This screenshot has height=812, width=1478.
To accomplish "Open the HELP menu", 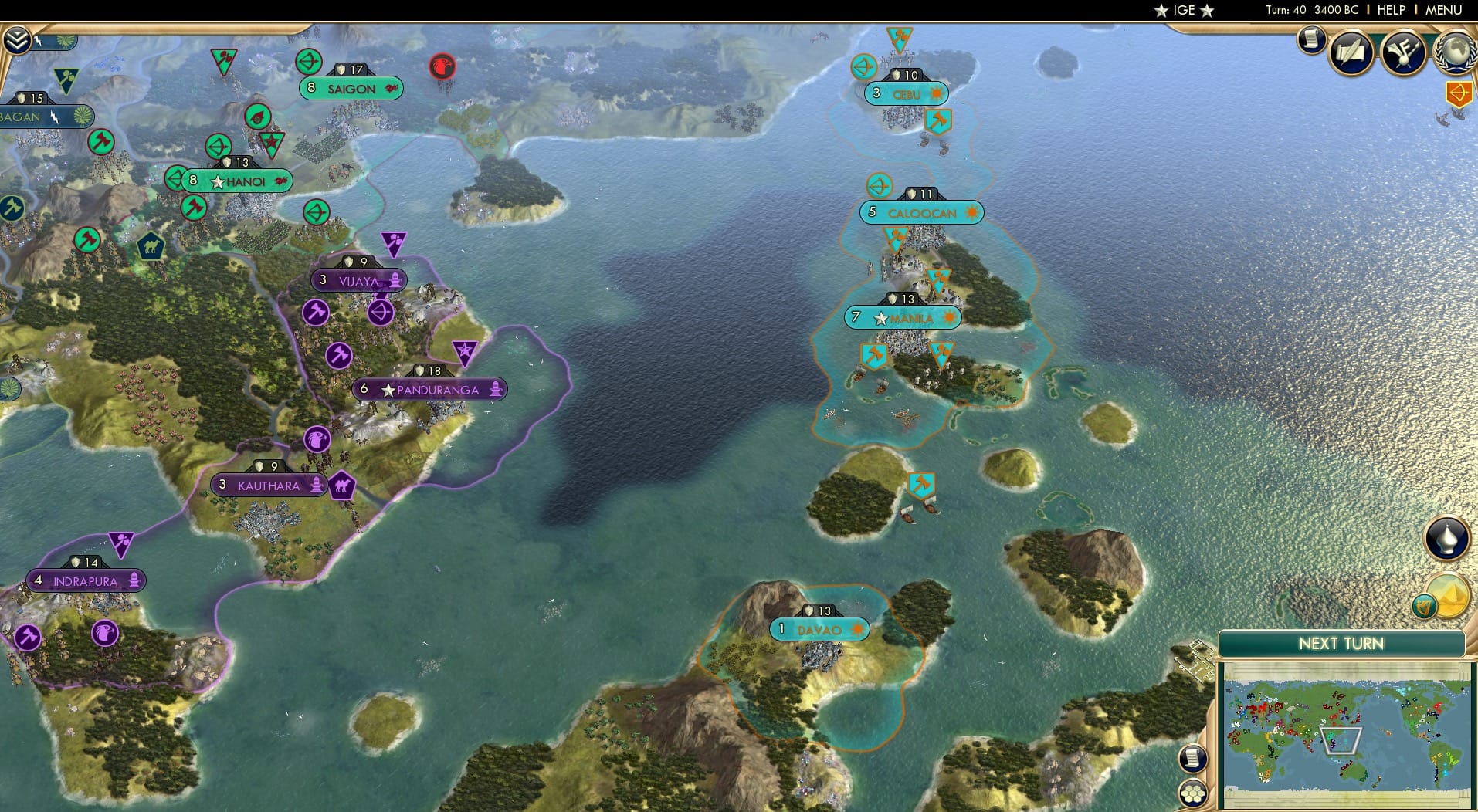I will pos(1390,10).
